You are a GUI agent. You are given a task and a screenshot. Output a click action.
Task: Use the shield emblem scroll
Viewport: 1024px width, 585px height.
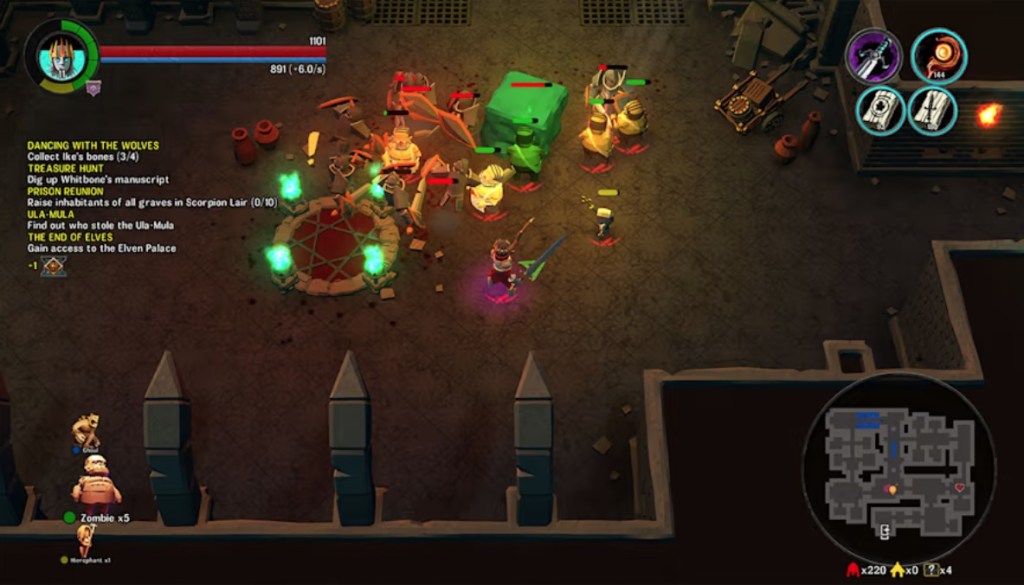880,110
